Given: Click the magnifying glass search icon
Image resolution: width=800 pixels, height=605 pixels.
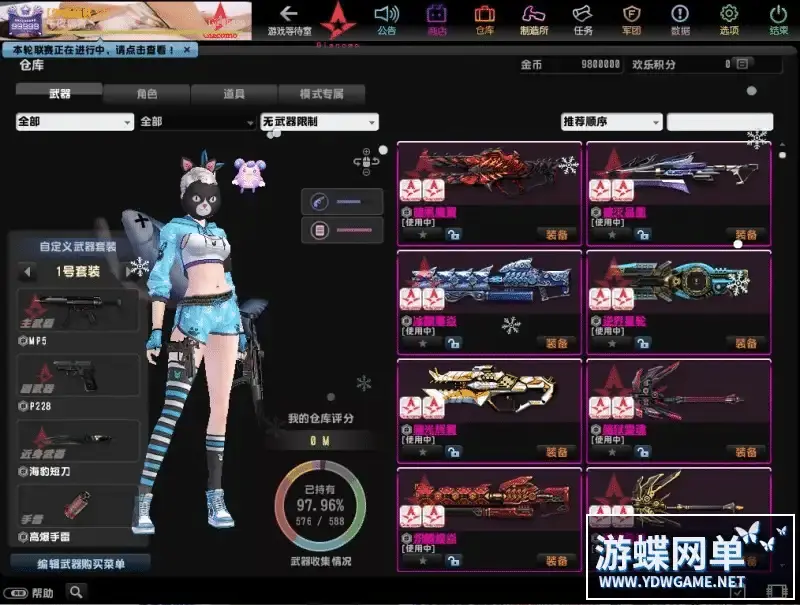Looking at the screenshot, I should (76, 592).
